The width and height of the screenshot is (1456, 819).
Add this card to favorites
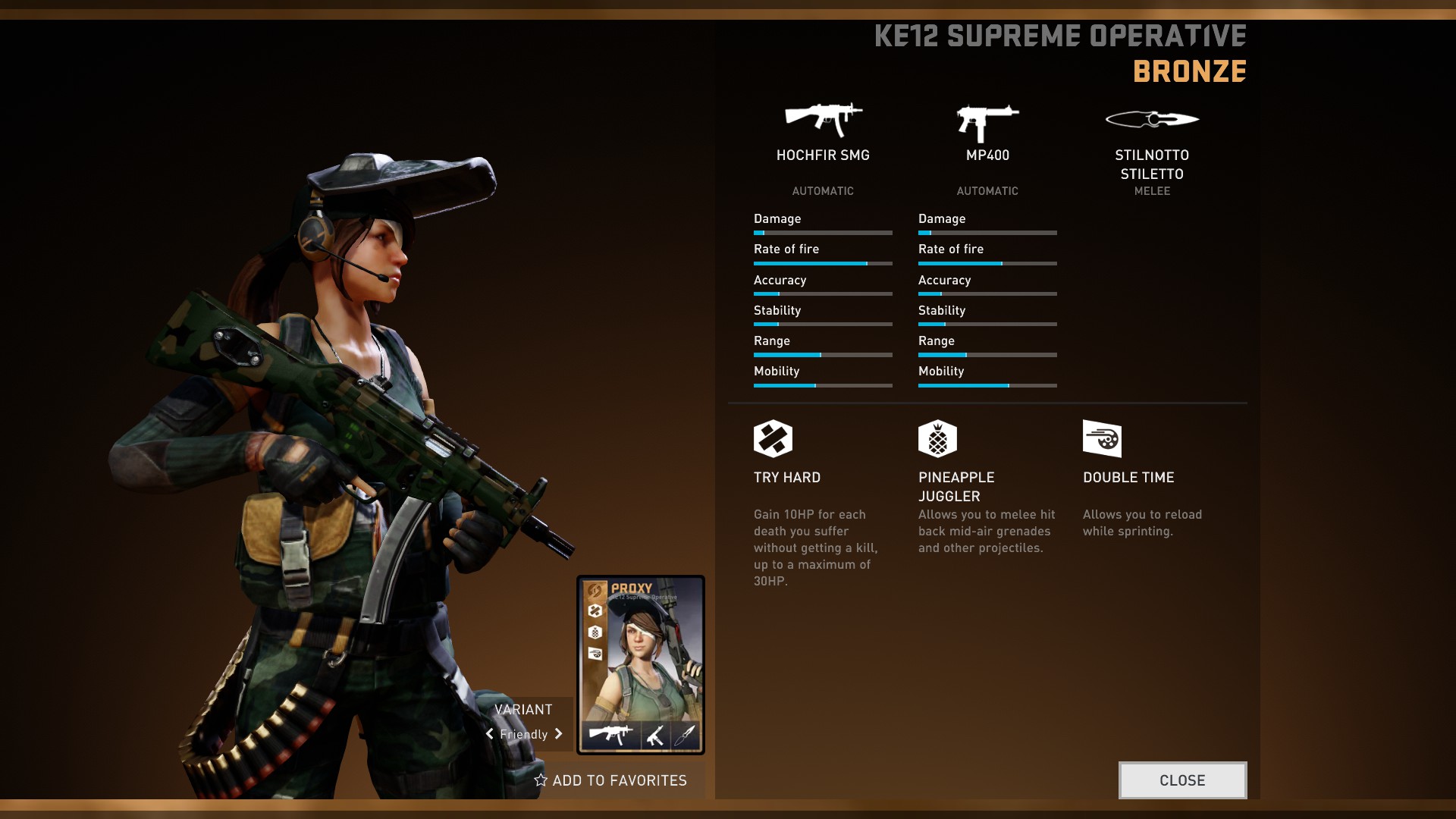pos(610,780)
